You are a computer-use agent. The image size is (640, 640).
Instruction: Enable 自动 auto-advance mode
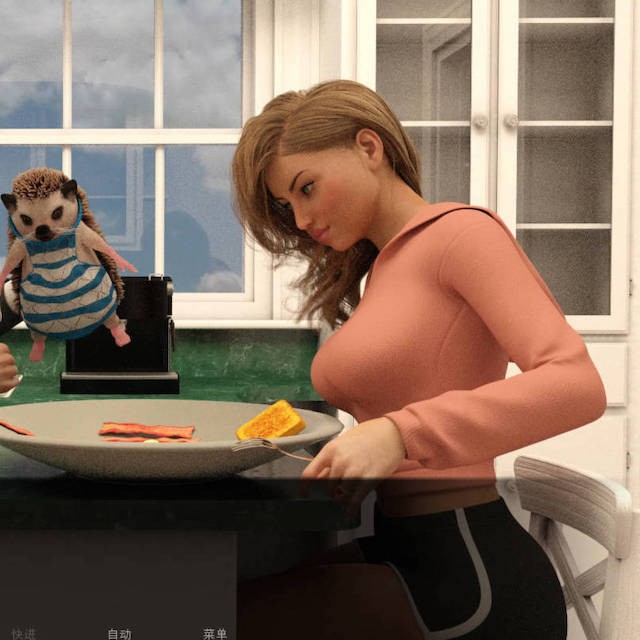(119, 633)
